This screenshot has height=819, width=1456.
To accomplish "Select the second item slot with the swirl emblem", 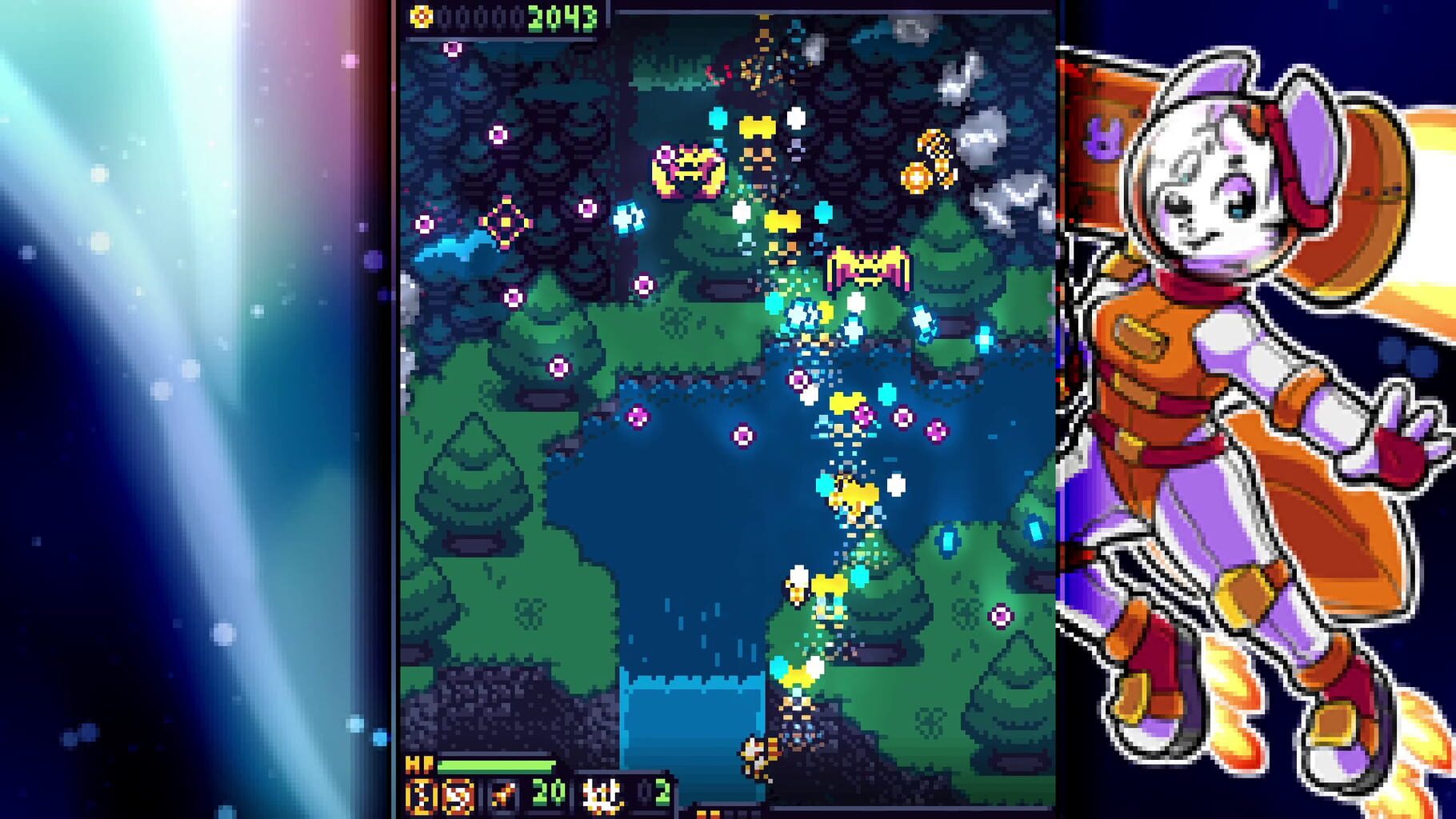I will click(458, 793).
